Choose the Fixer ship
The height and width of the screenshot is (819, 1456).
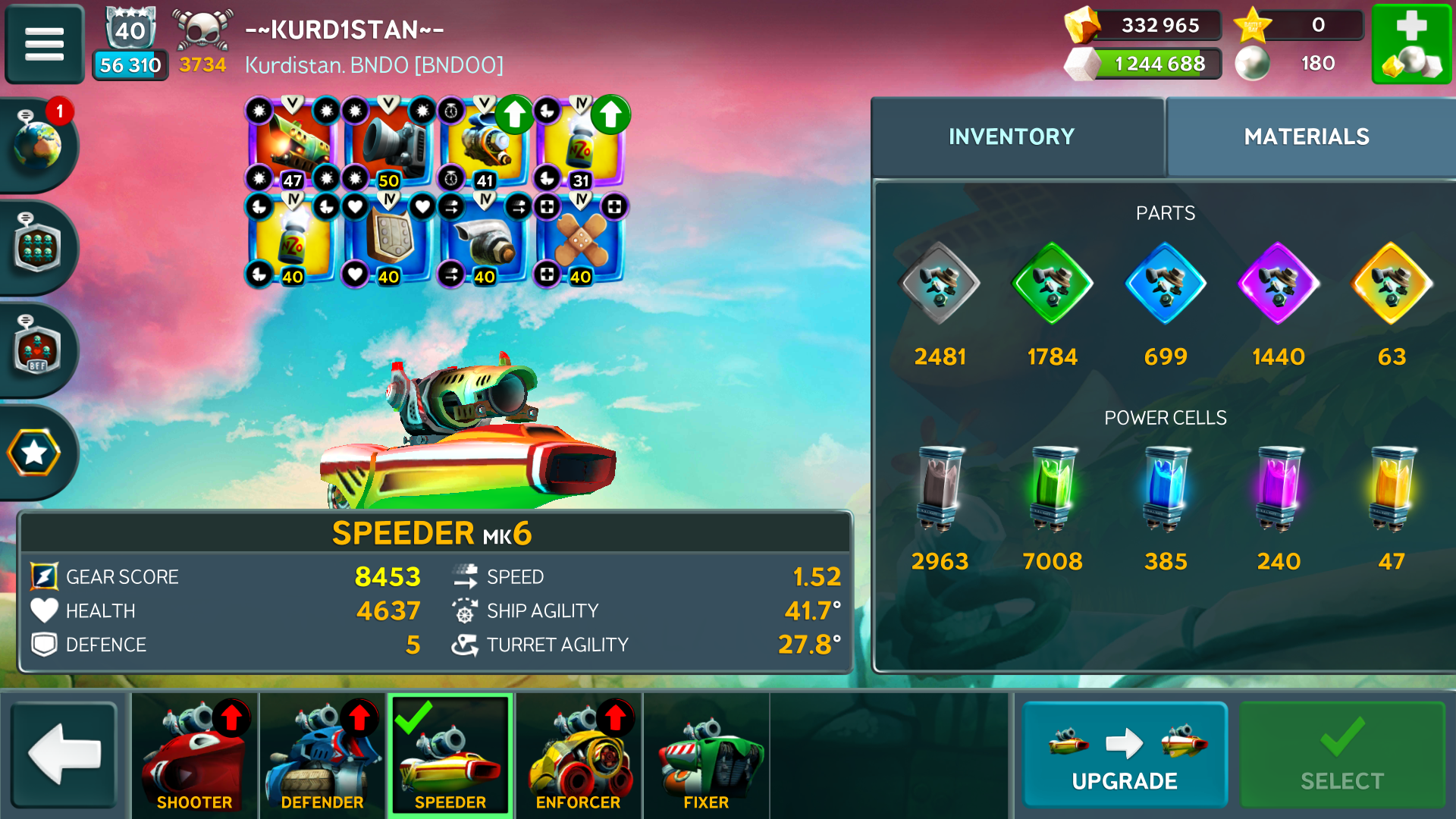(x=705, y=754)
